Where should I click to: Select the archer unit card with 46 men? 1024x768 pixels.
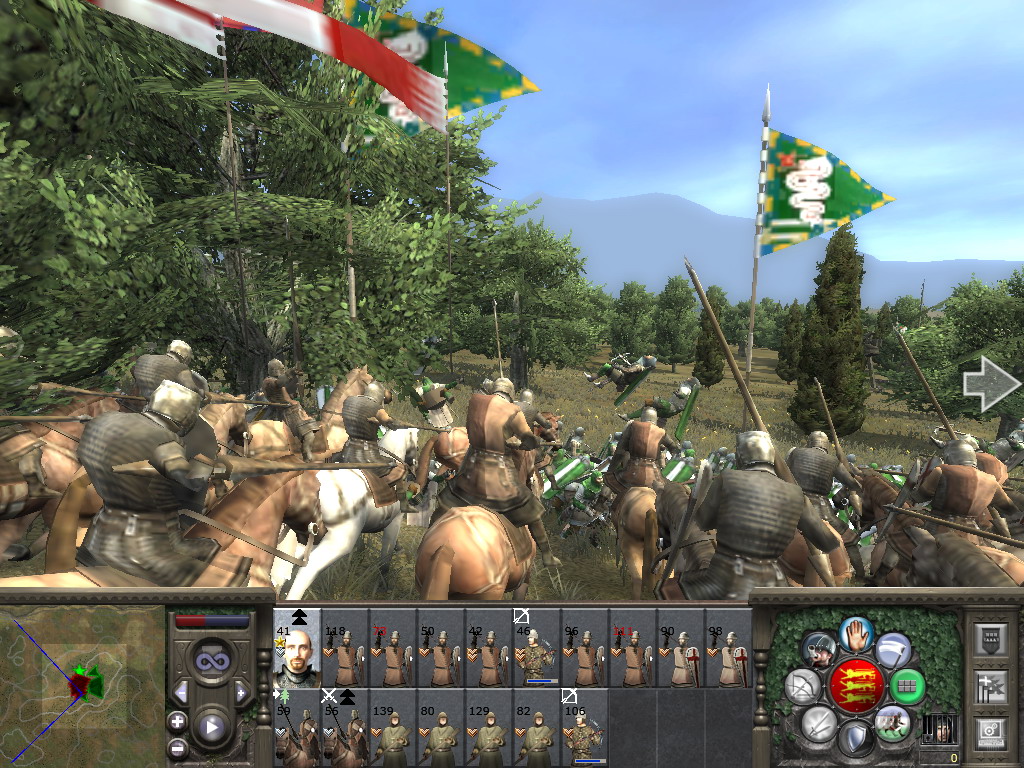(x=537, y=647)
